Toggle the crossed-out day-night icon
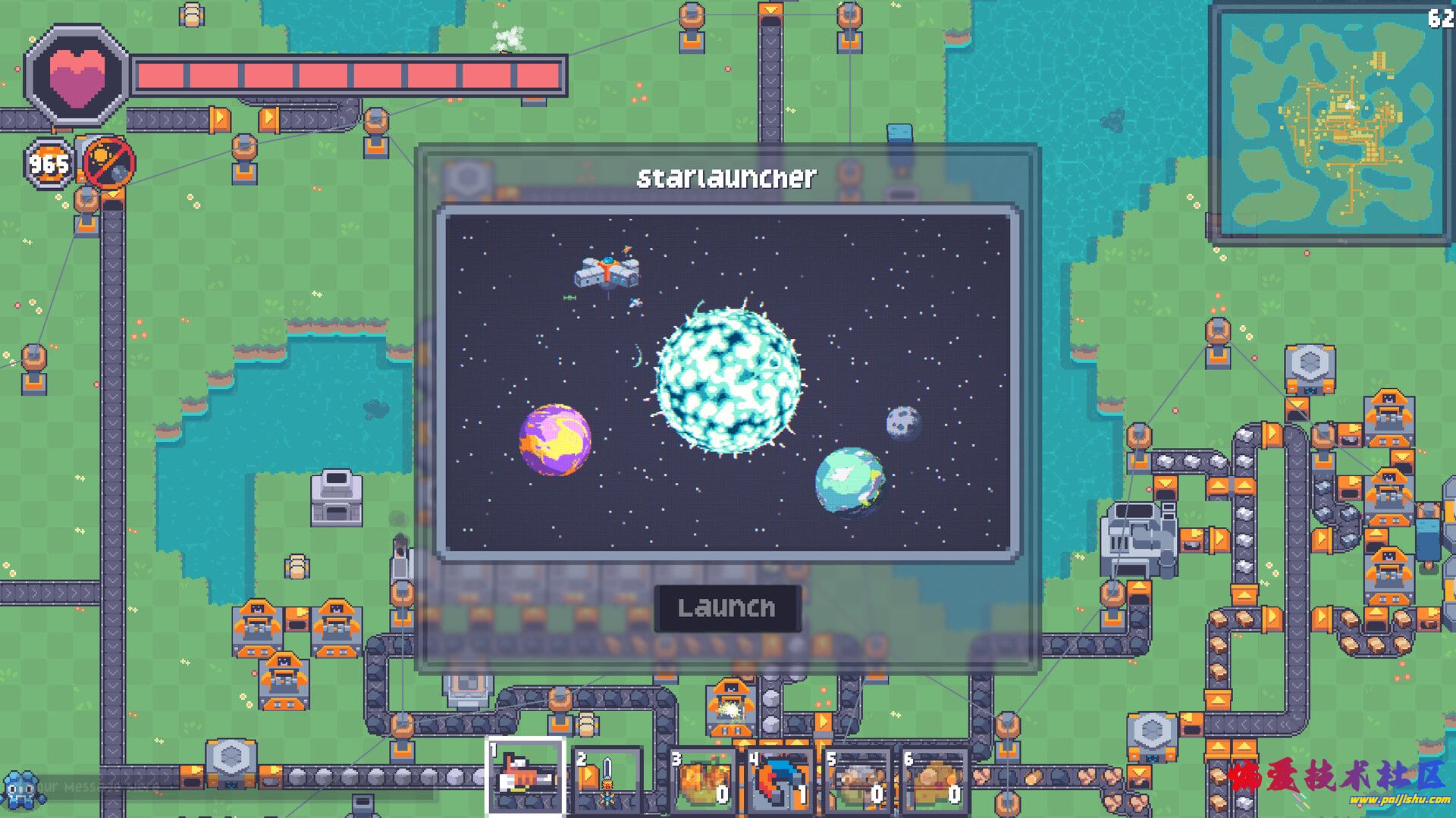 (108, 162)
